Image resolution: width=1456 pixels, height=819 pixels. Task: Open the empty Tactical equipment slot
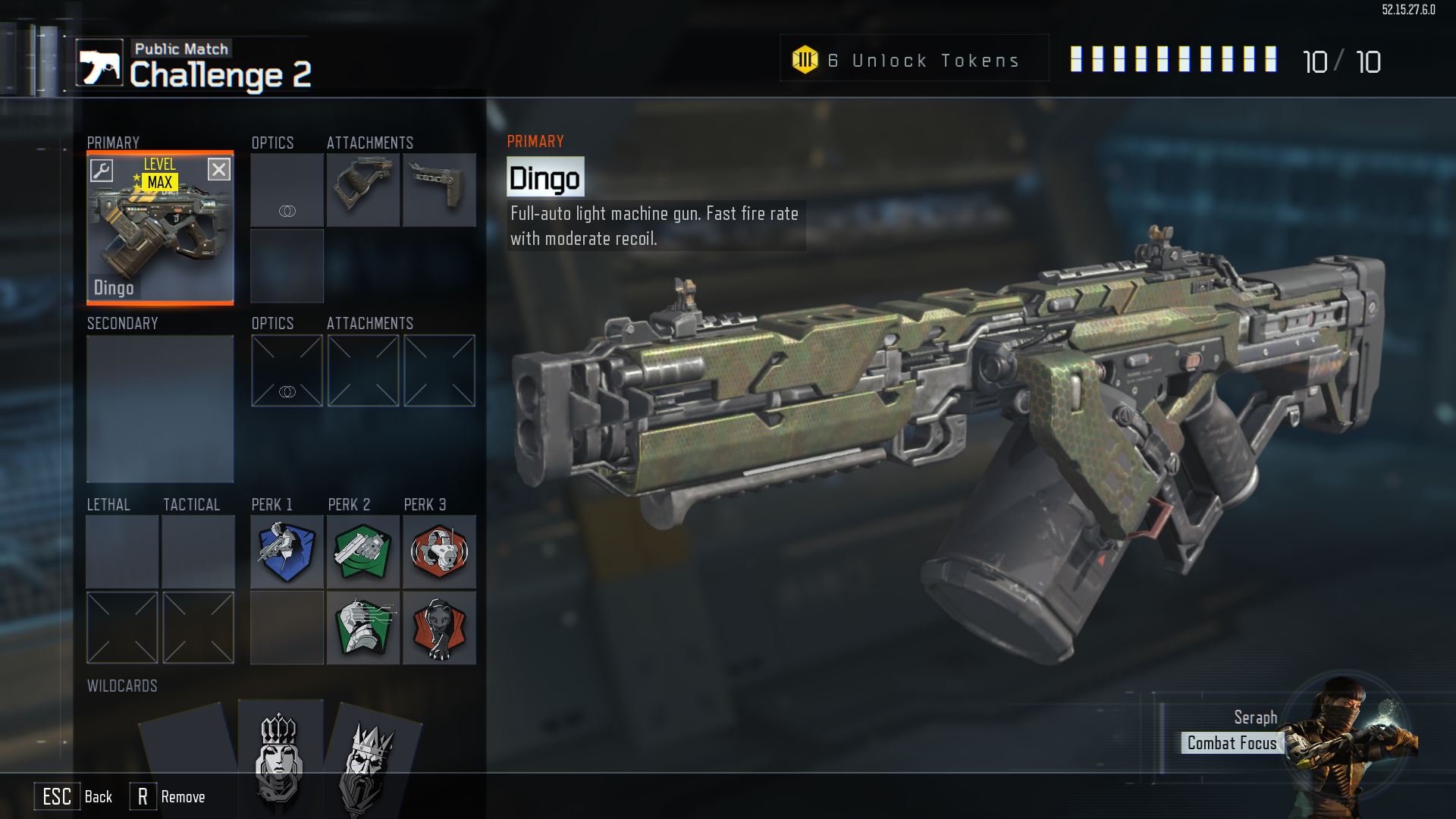click(198, 551)
